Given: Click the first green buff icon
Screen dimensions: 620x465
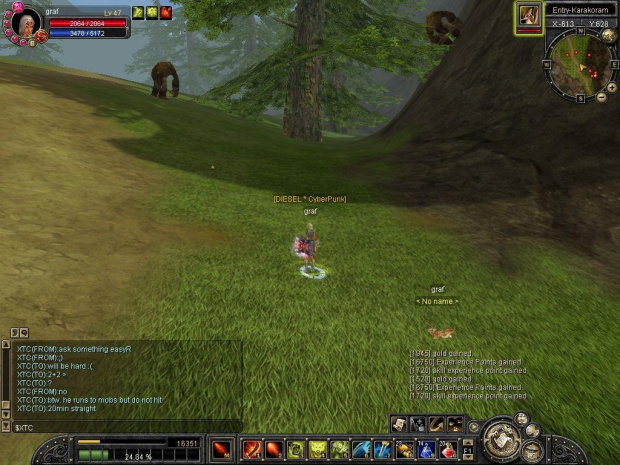Looking at the screenshot, I should [x=138, y=13].
